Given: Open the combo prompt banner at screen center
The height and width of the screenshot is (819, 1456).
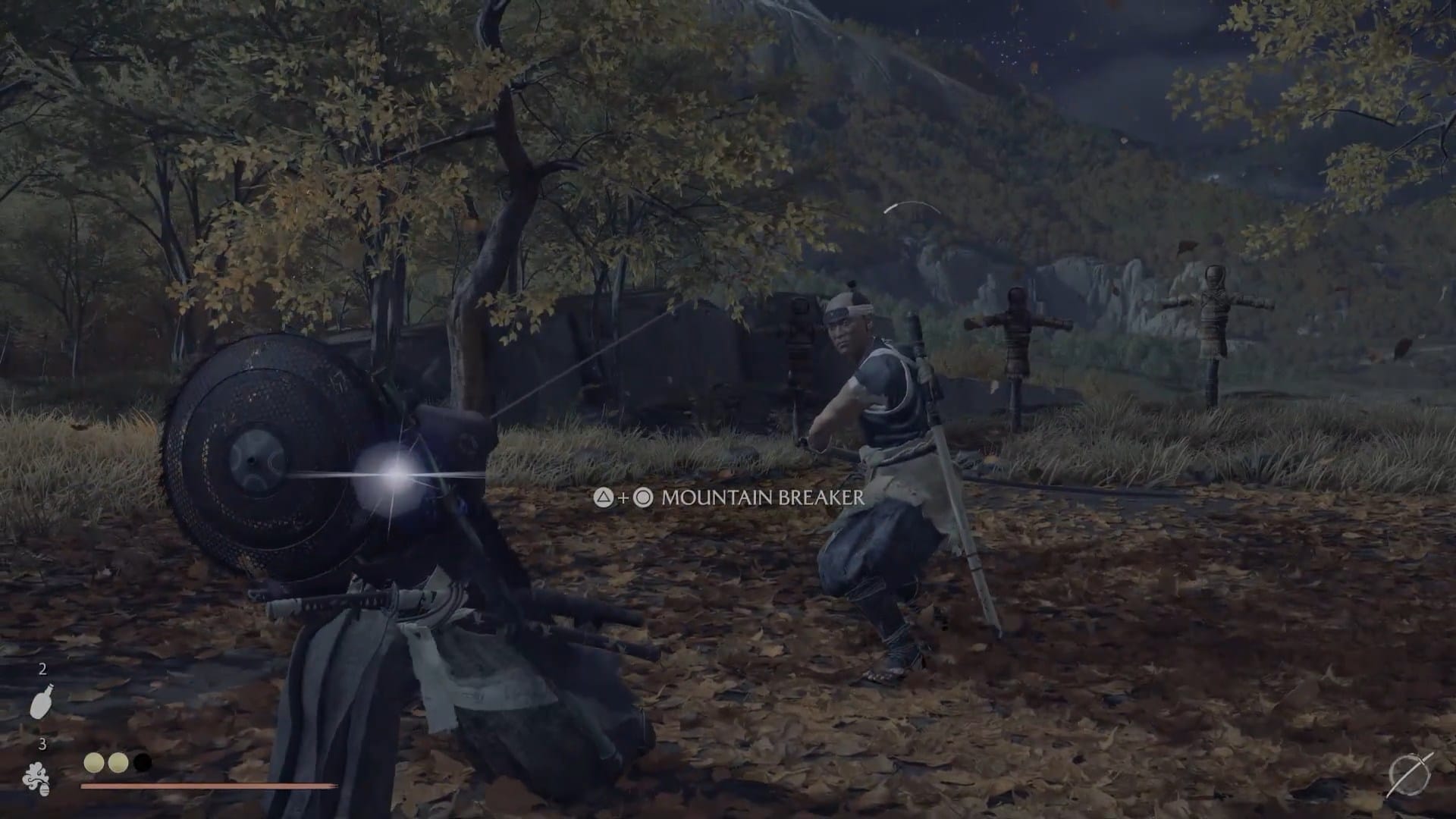Looking at the screenshot, I should tap(728, 499).
